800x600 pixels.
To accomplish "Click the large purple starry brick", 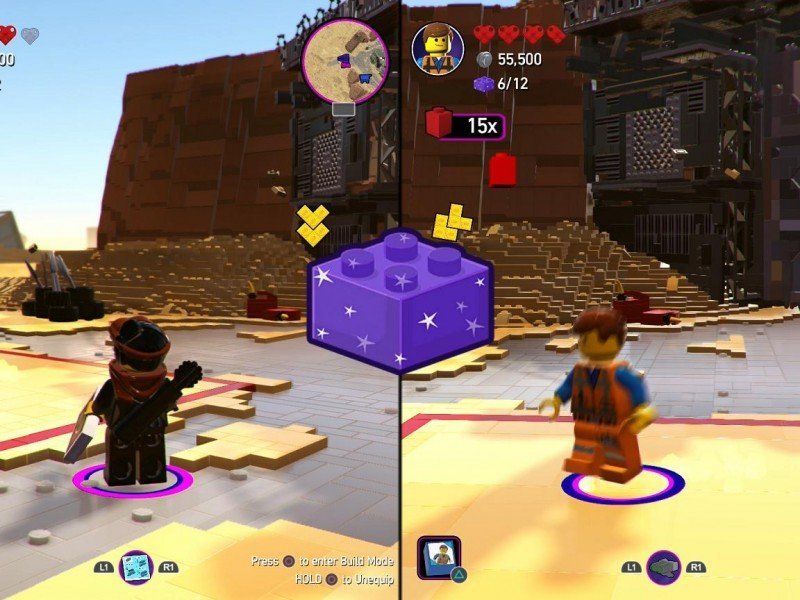I will tap(400, 300).
